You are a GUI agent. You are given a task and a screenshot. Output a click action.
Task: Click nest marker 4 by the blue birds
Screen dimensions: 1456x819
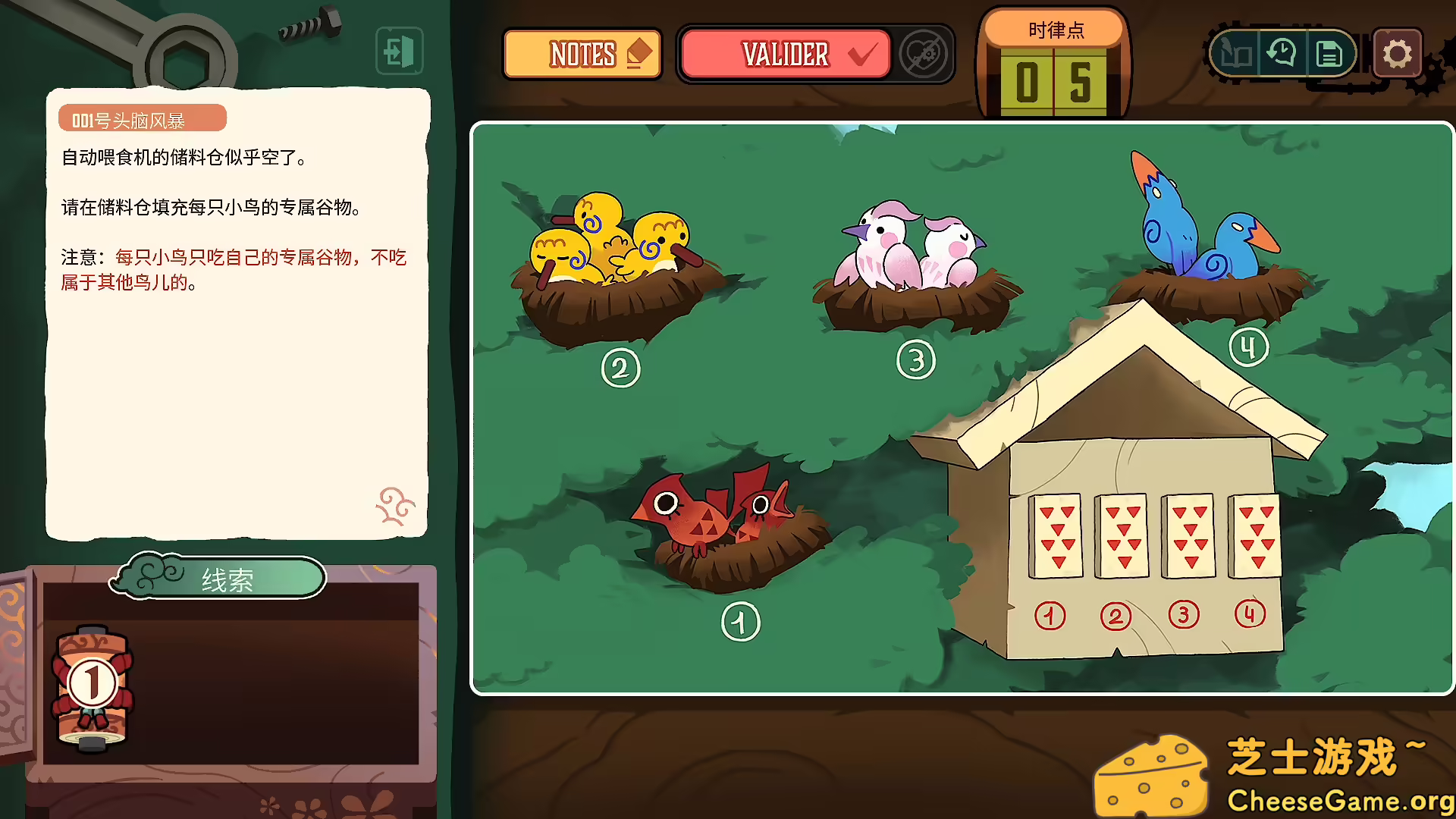pyautogui.click(x=1248, y=346)
